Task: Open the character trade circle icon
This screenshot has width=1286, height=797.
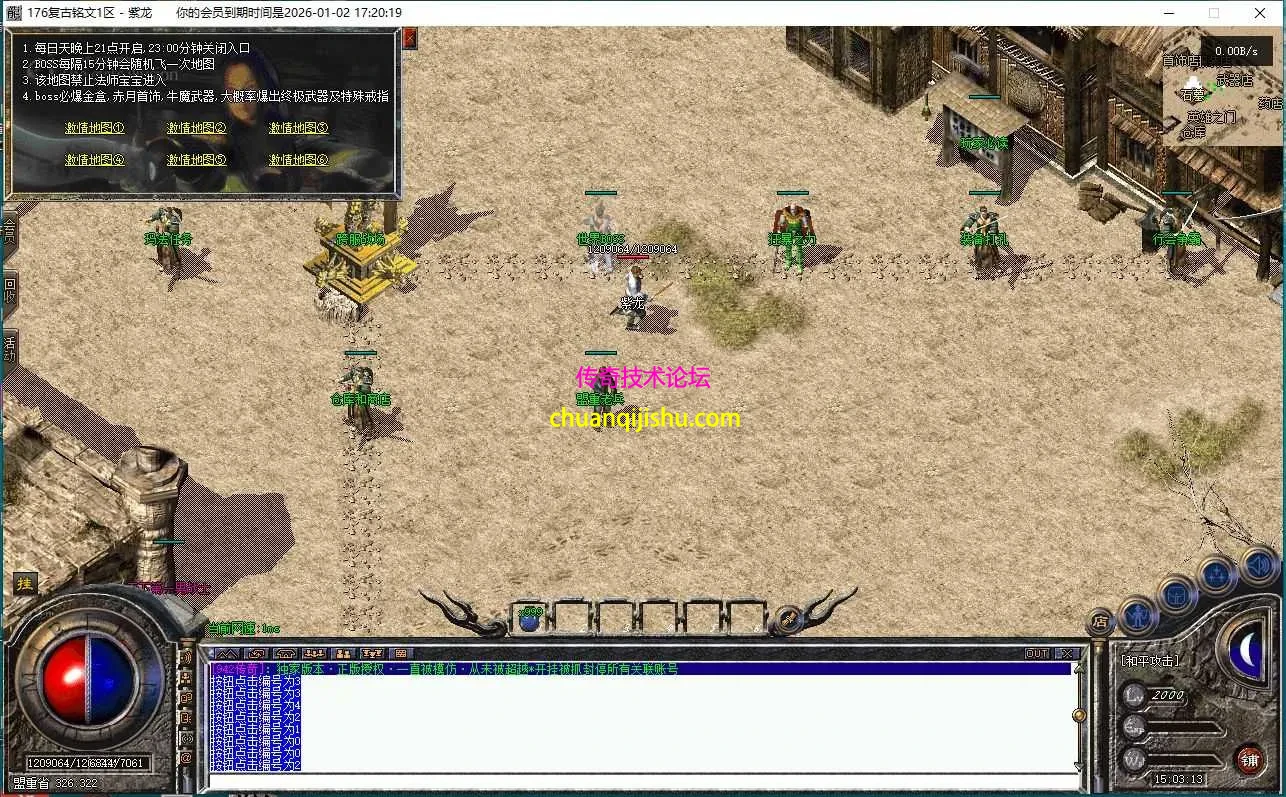Action: click(x=1140, y=618)
